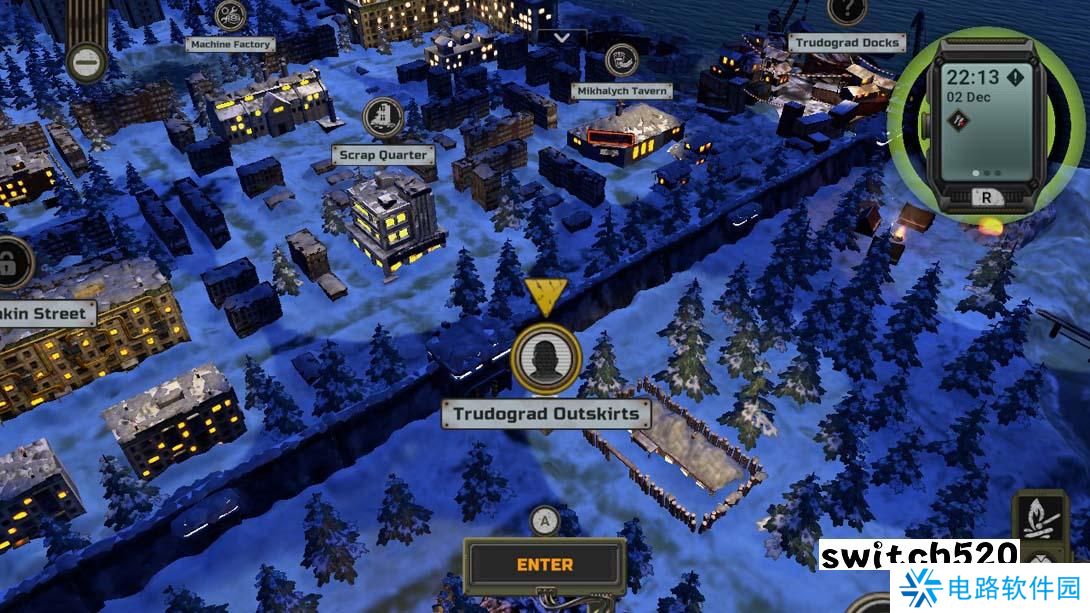Choose the Machine Factory map marker
This screenshot has height=613, width=1090.
point(231,16)
